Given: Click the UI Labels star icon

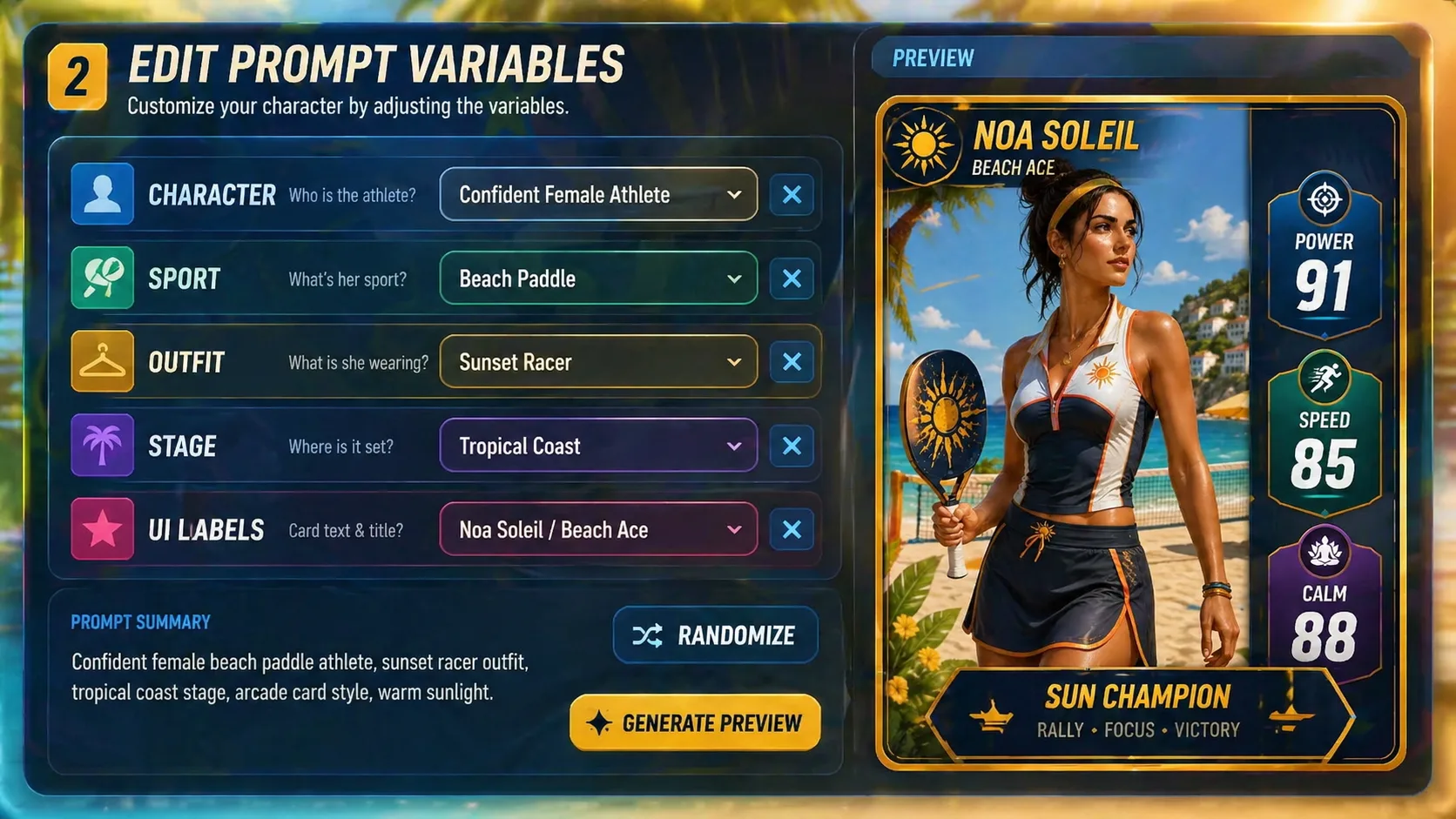Looking at the screenshot, I should point(102,529).
